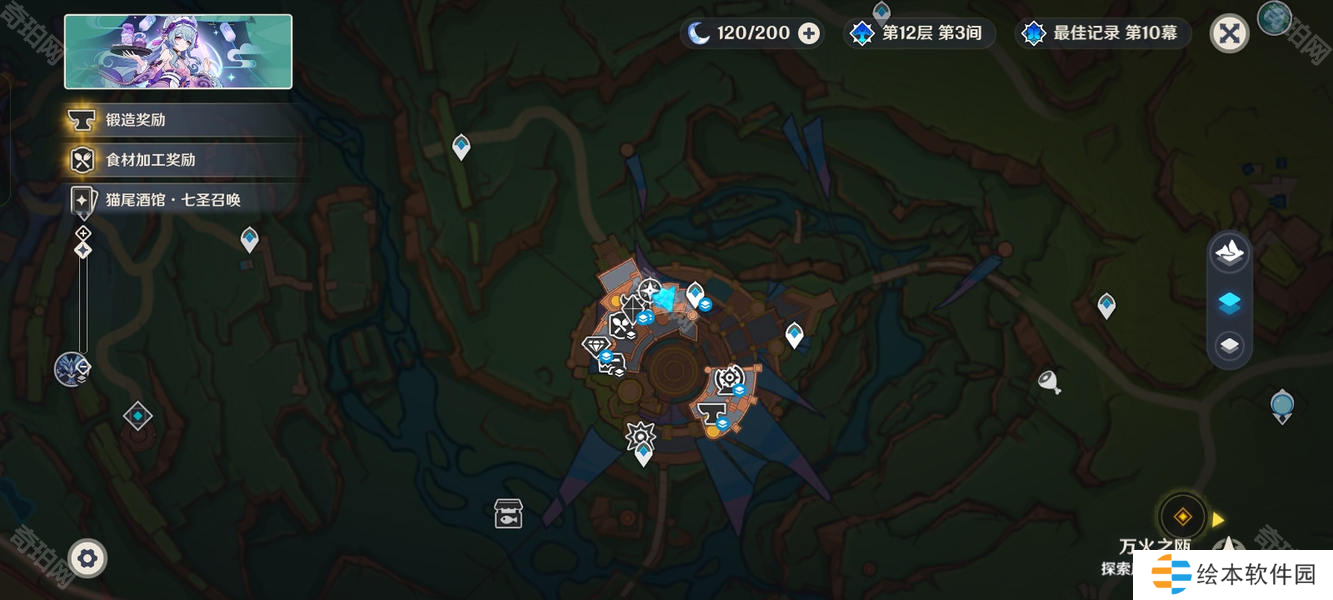Select the highlighted blue map layer
This screenshot has height=600, width=1333.
(x=1229, y=302)
